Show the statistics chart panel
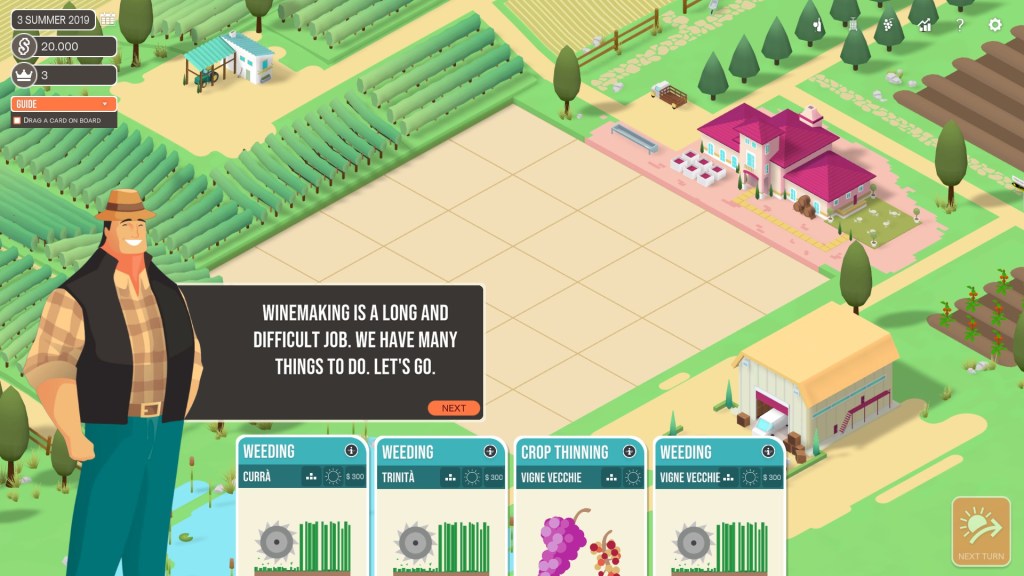The image size is (1024, 576). (925, 25)
